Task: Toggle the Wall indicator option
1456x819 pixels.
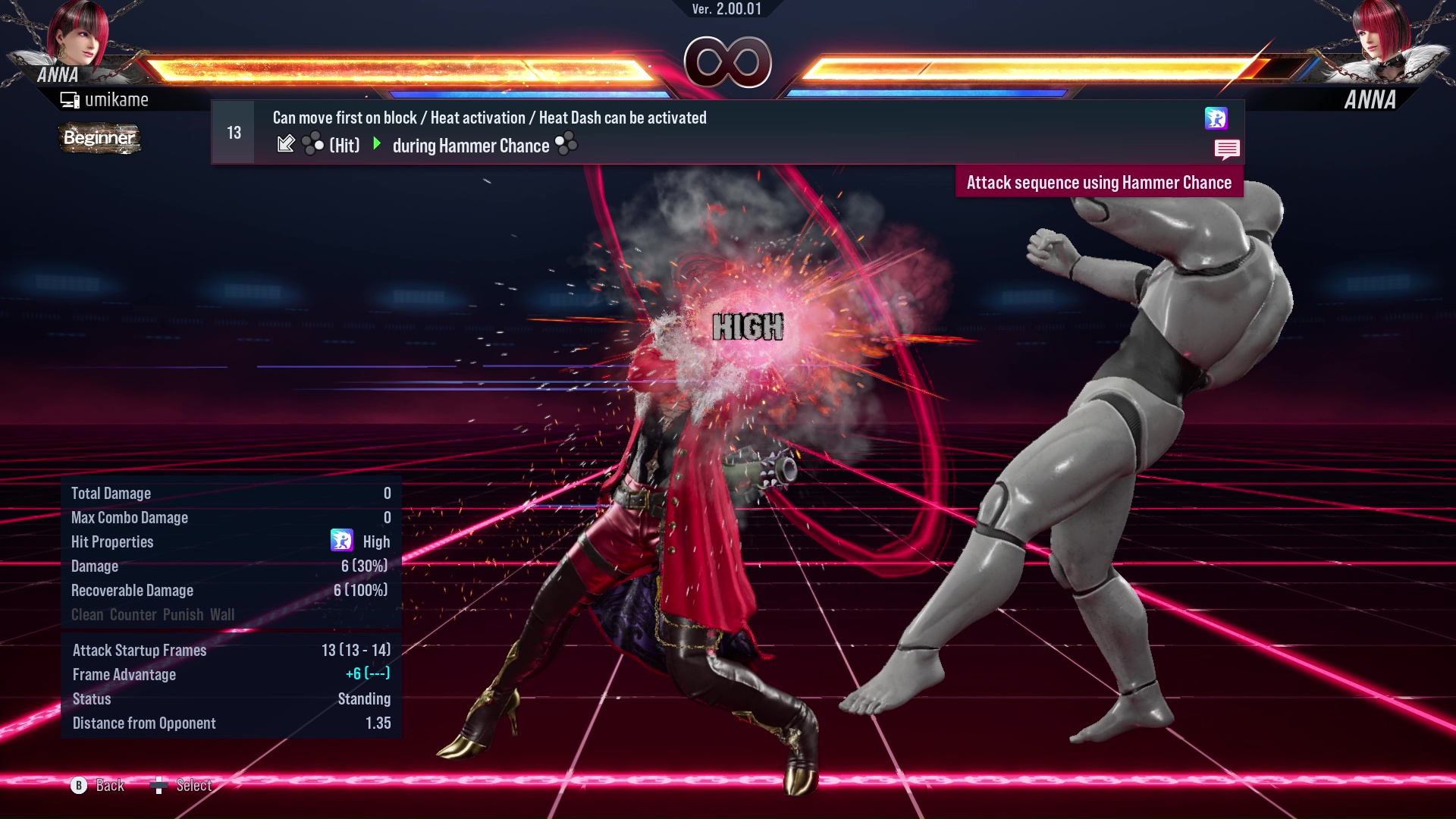Action: pos(224,614)
